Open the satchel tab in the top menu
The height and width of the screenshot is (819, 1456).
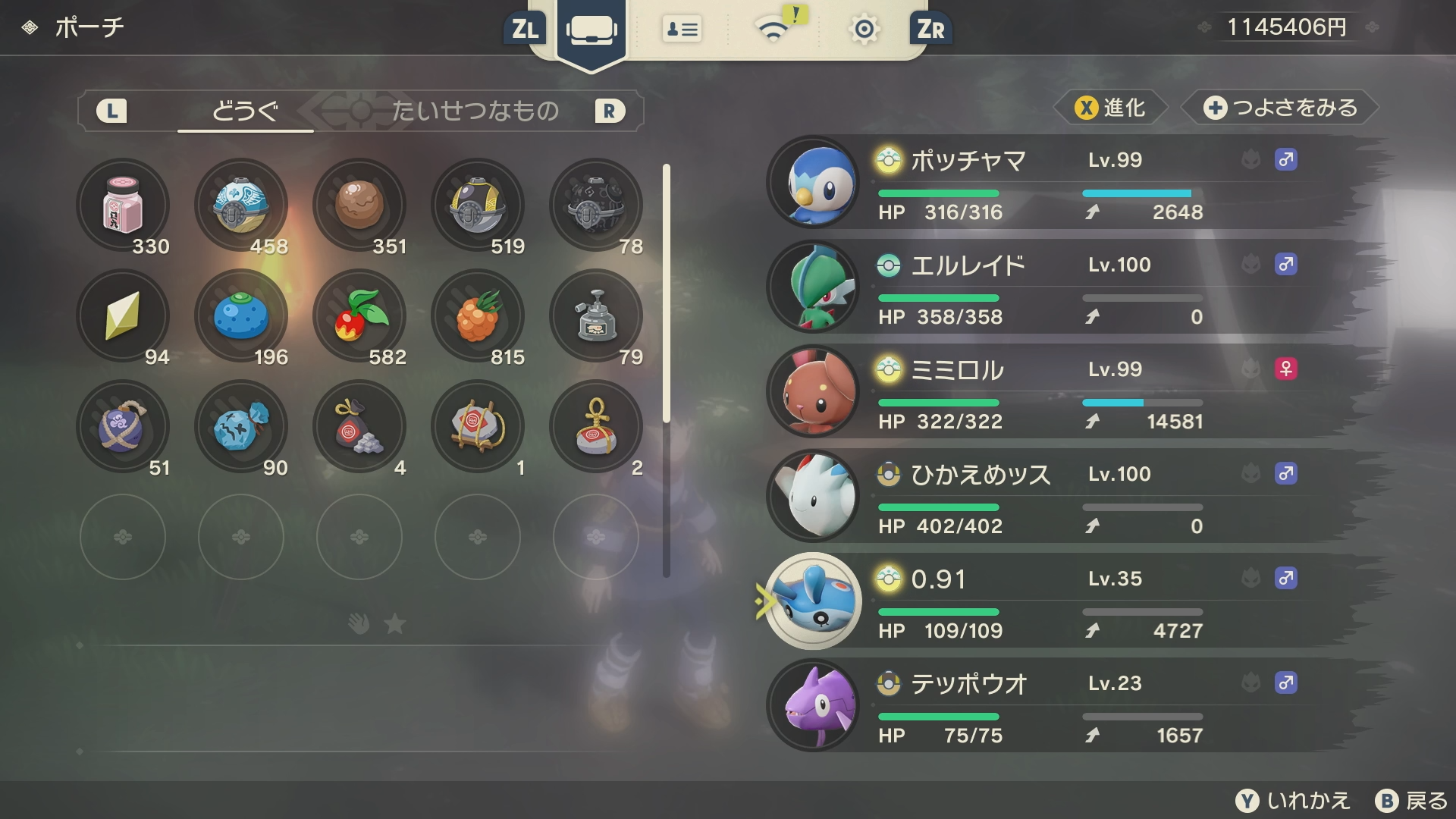pos(591,30)
